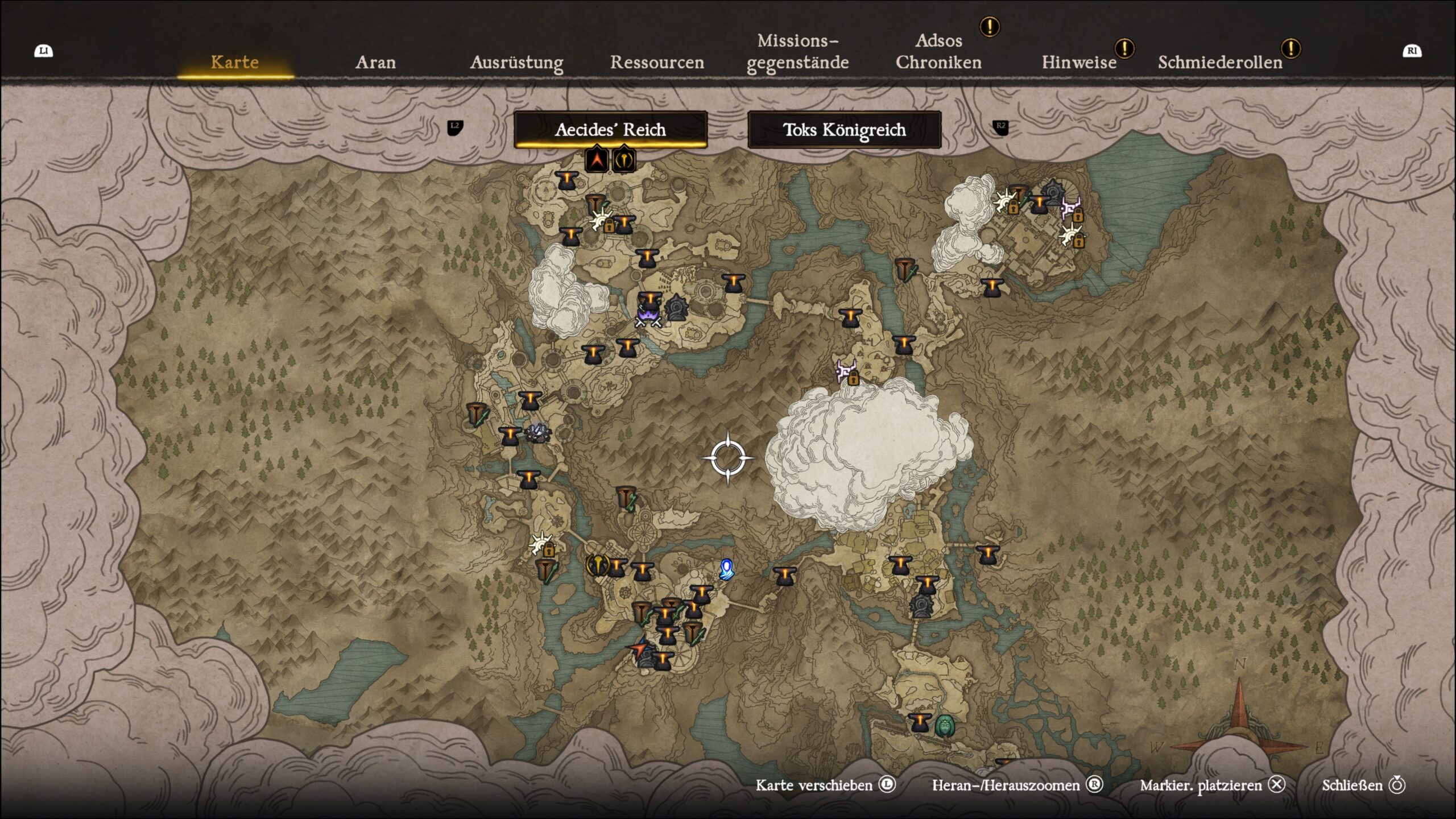
Task: Switch to the Ausrüstung tab
Action: [x=516, y=62]
